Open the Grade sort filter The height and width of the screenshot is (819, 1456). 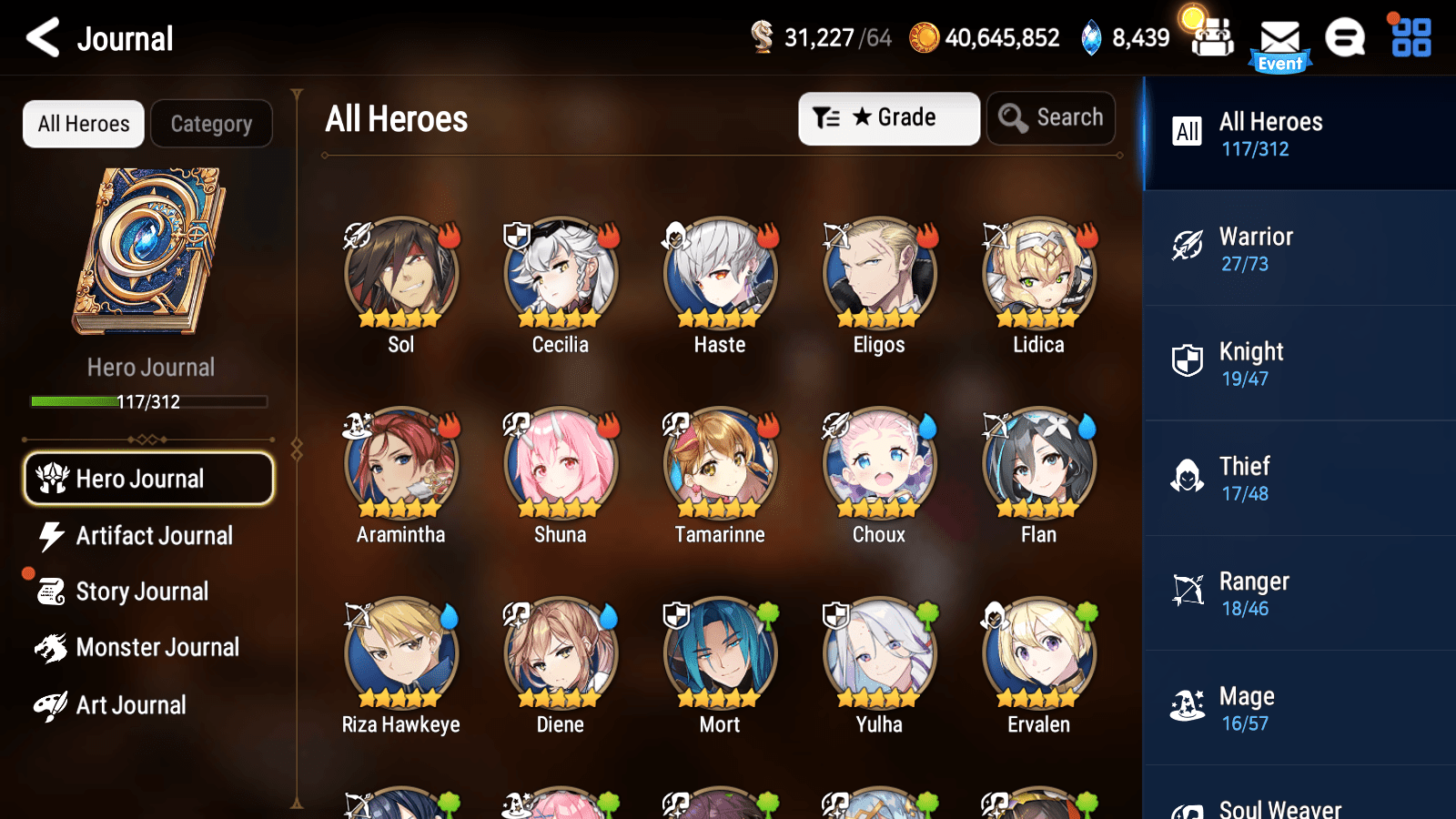click(889, 117)
